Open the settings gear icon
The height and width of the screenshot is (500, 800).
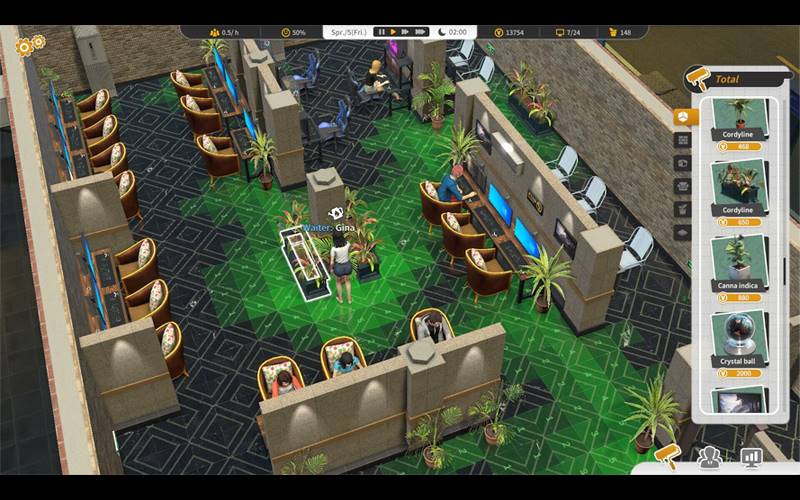[24, 45]
